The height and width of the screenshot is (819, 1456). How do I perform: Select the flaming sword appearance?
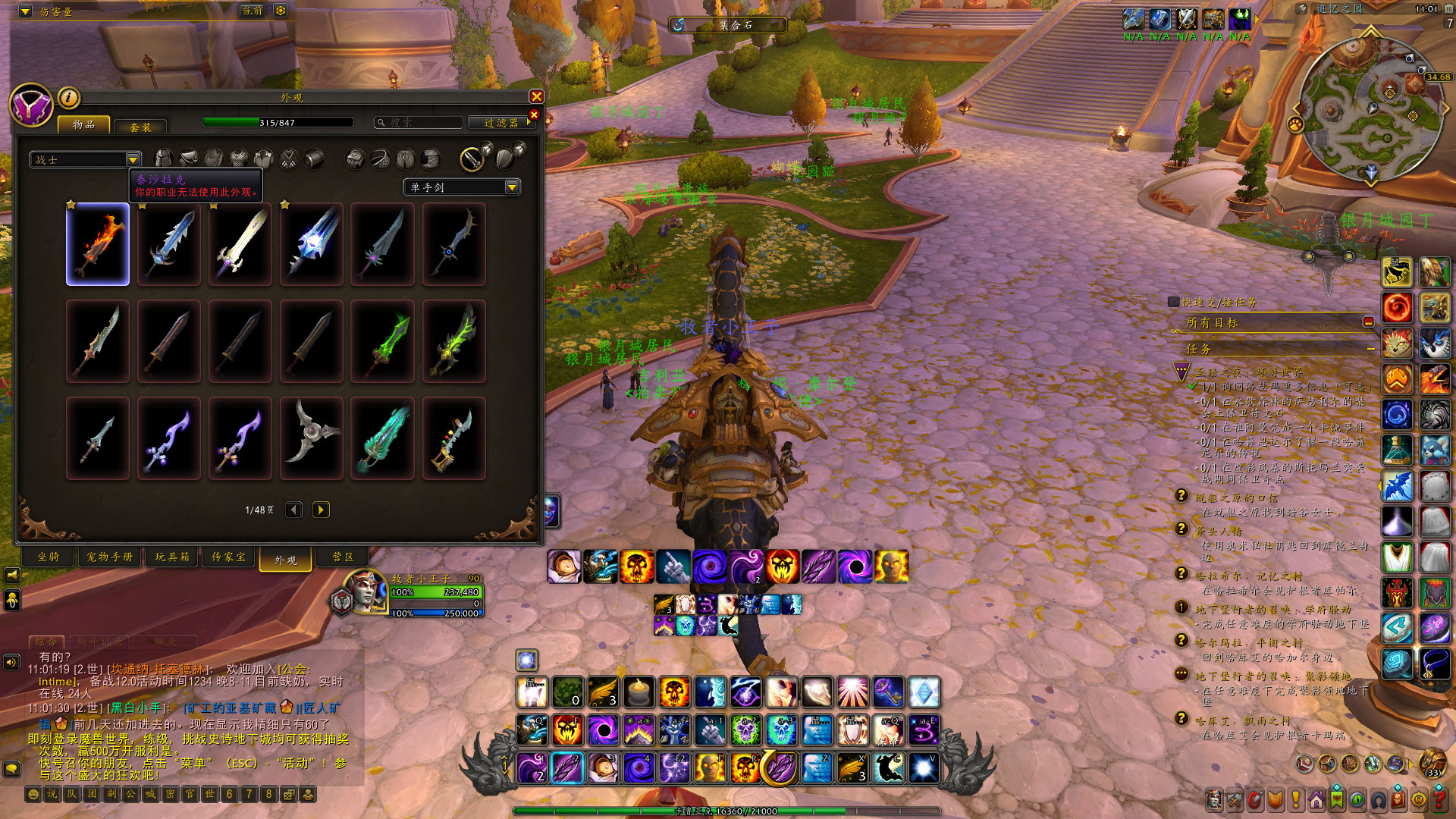click(98, 244)
